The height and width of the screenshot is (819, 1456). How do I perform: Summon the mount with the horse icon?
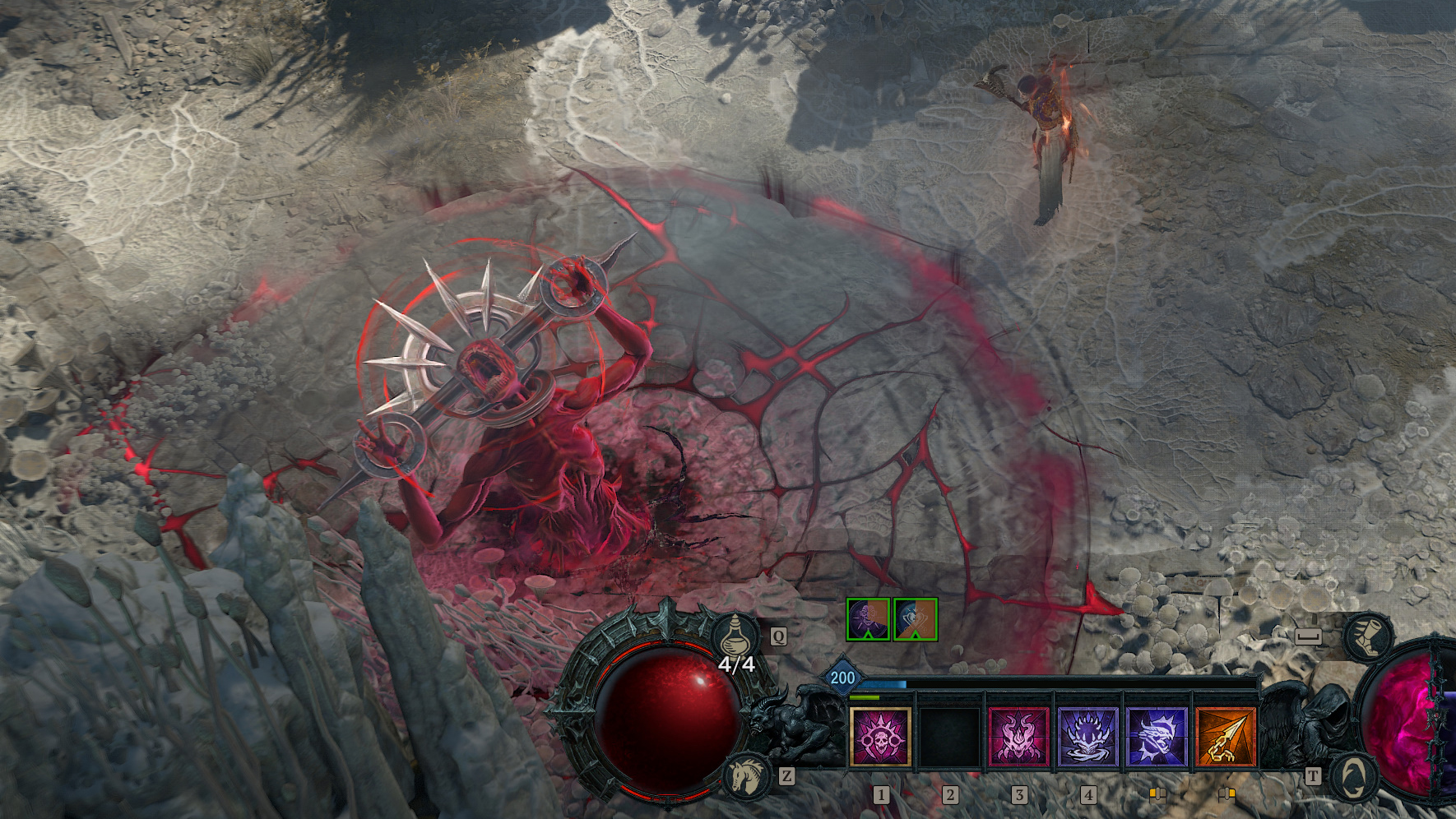pyautogui.click(x=749, y=776)
